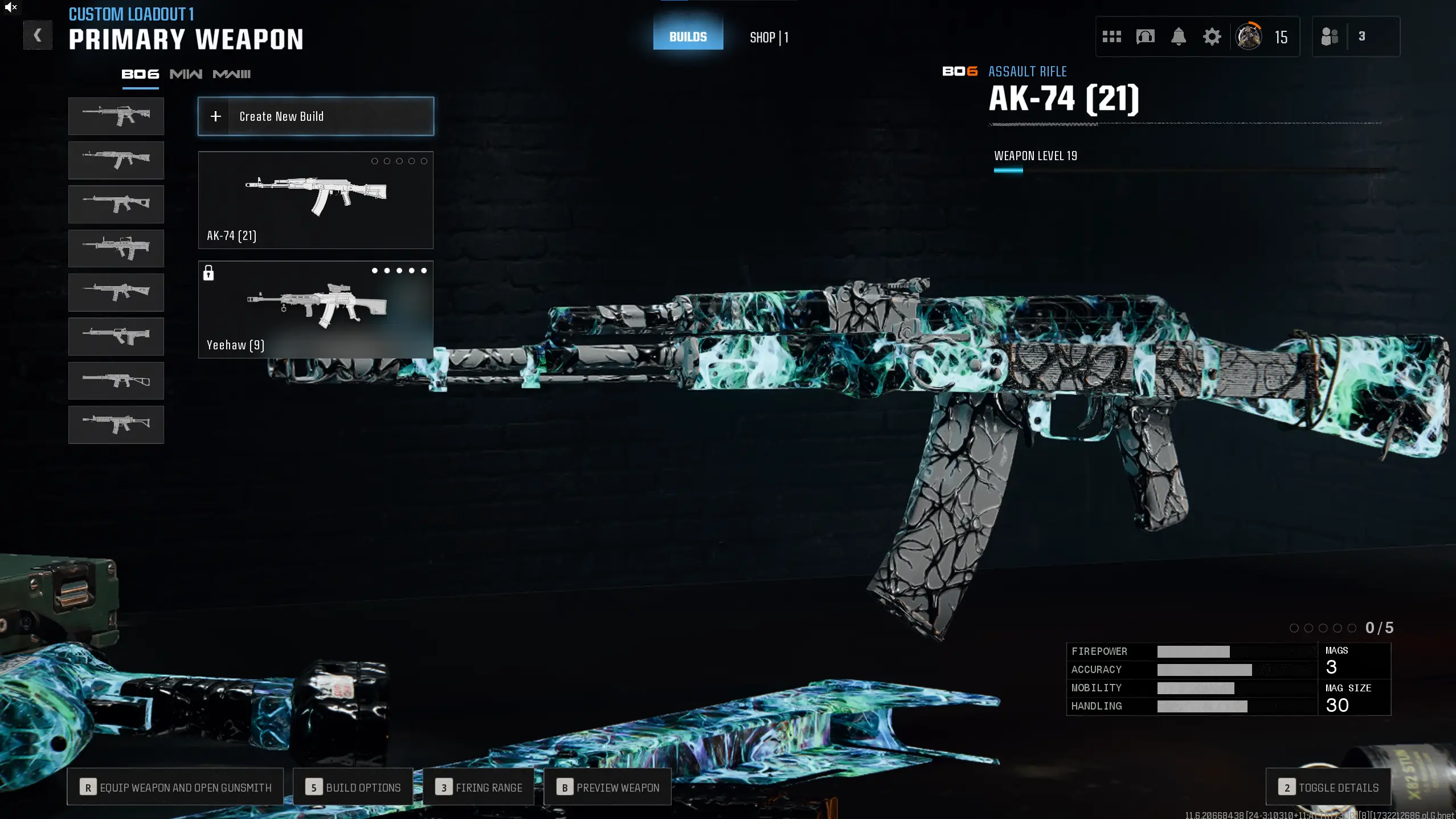Open the Shop tab
The height and width of the screenshot is (819, 1456).
pos(768,37)
